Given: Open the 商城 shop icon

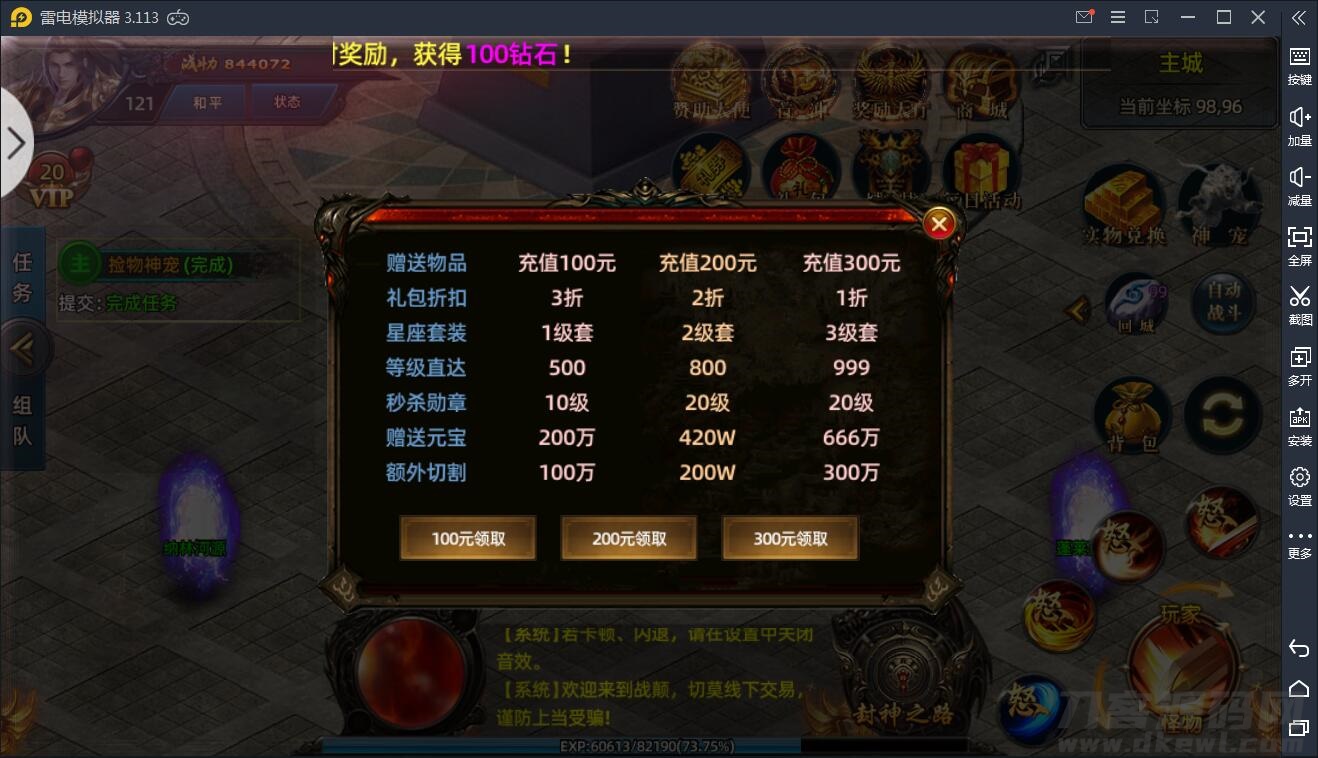Looking at the screenshot, I should 981,80.
